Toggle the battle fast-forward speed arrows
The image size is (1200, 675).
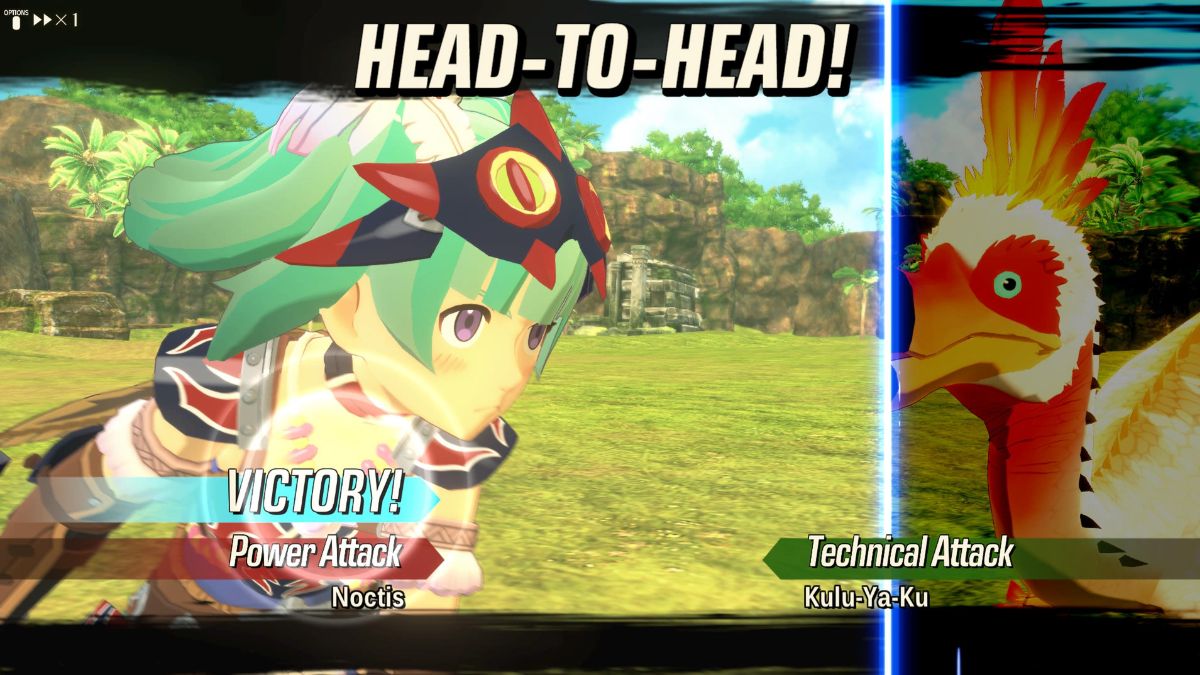coord(43,20)
